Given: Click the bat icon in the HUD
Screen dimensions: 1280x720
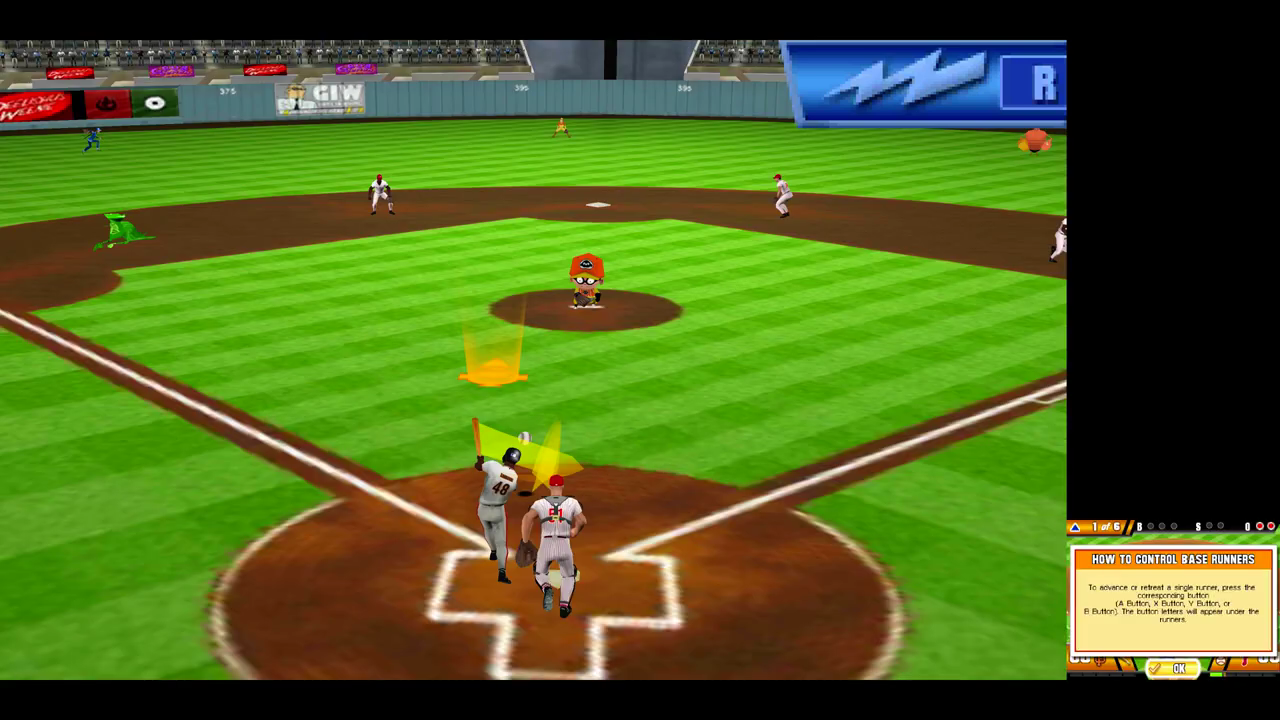Looking at the screenshot, I should coord(1125,660).
